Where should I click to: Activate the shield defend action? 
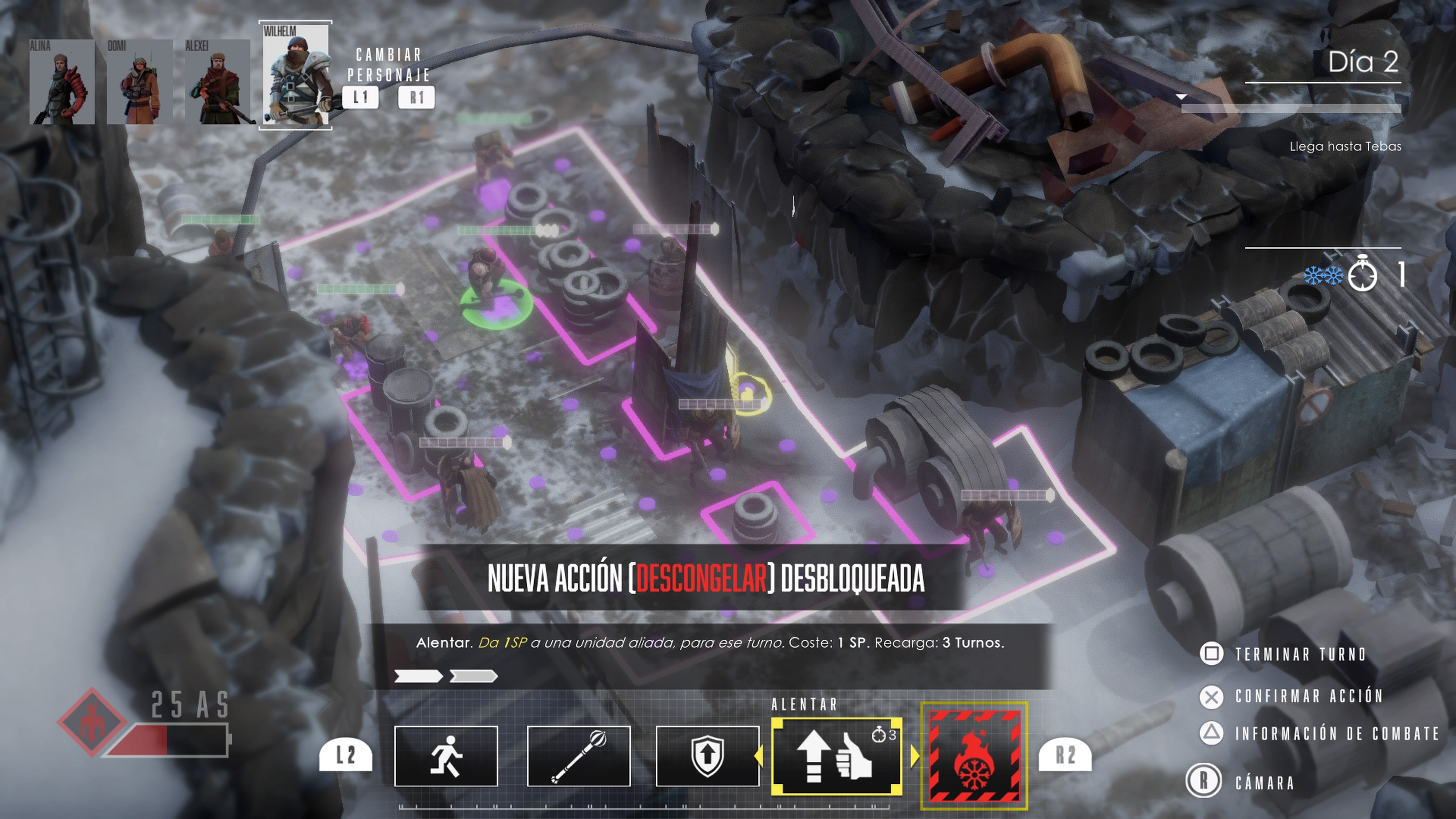[707, 756]
